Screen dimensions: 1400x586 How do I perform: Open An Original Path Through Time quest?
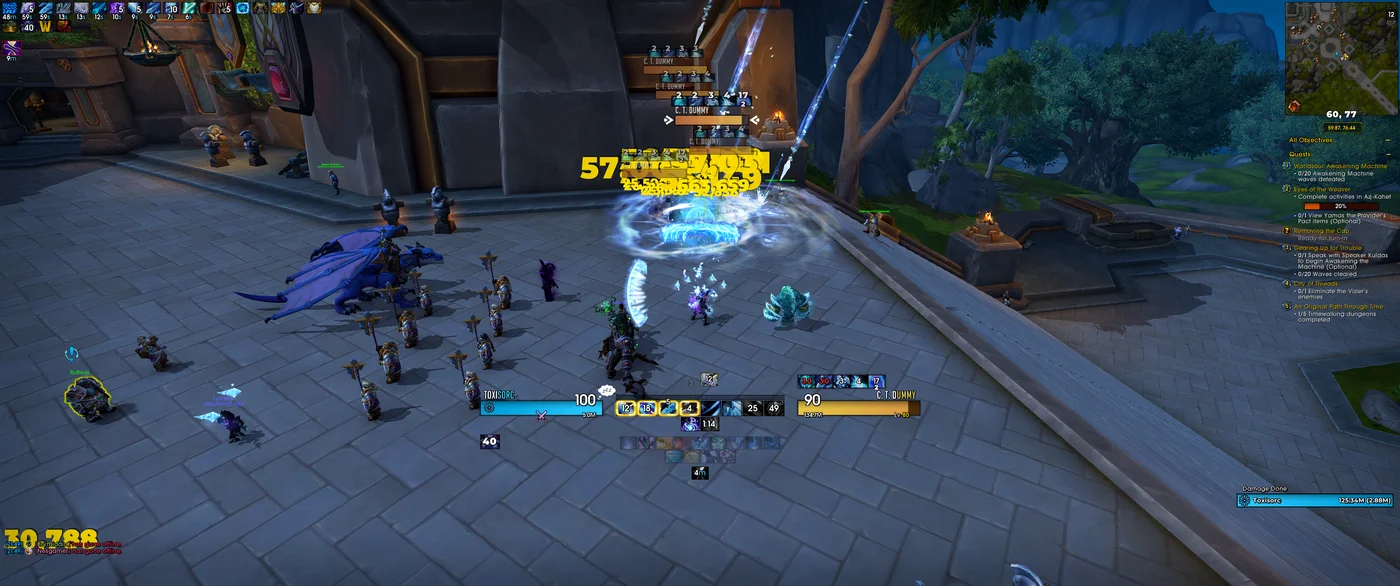click(x=1340, y=306)
